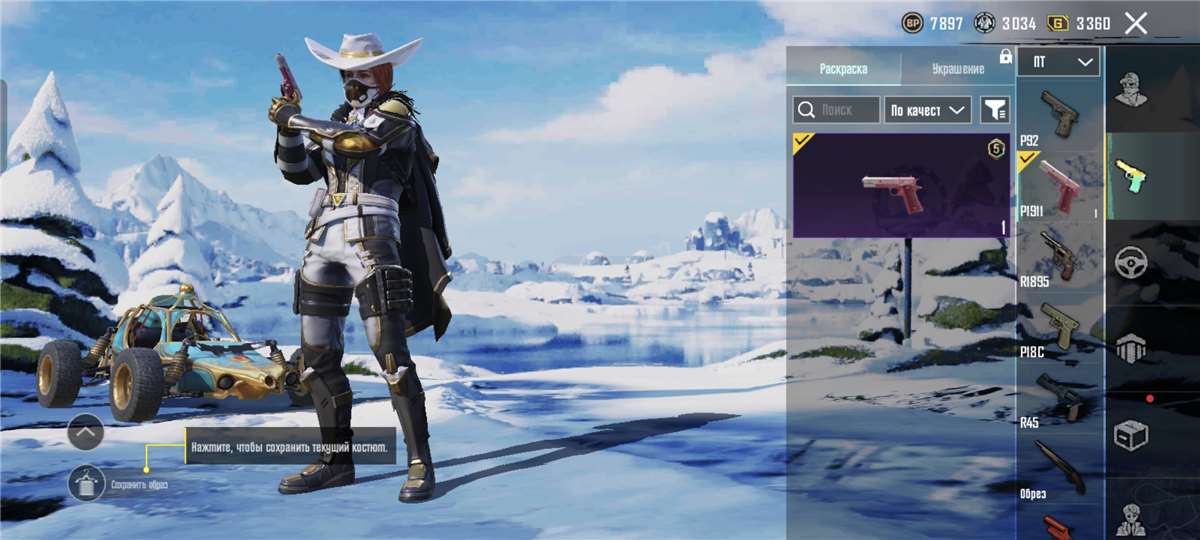Open the character outfit category icon
The width and height of the screenshot is (1200, 540).
click(x=1131, y=90)
